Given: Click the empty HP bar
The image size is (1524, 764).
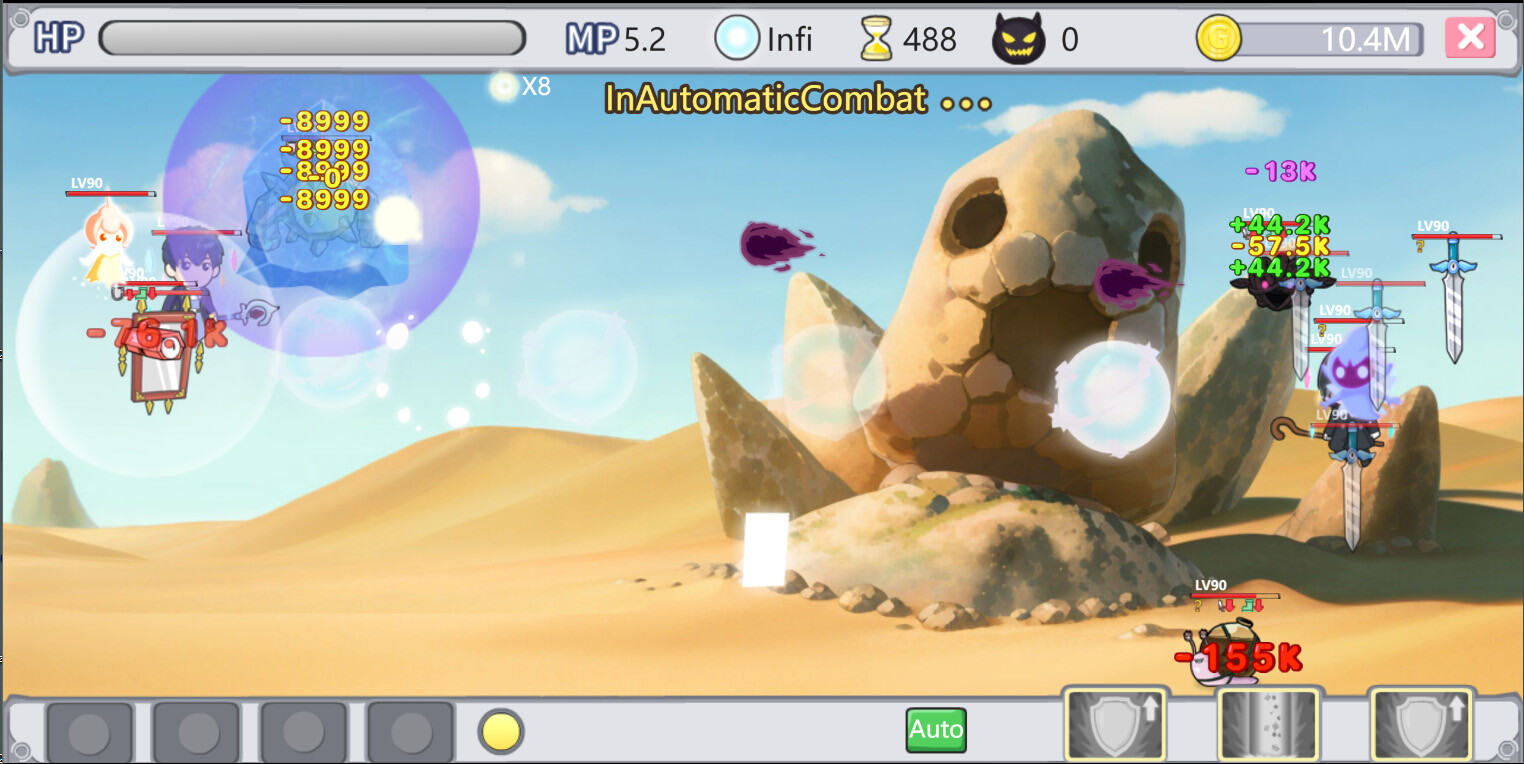Looking at the screenshot, I should (x=313, y=37).
